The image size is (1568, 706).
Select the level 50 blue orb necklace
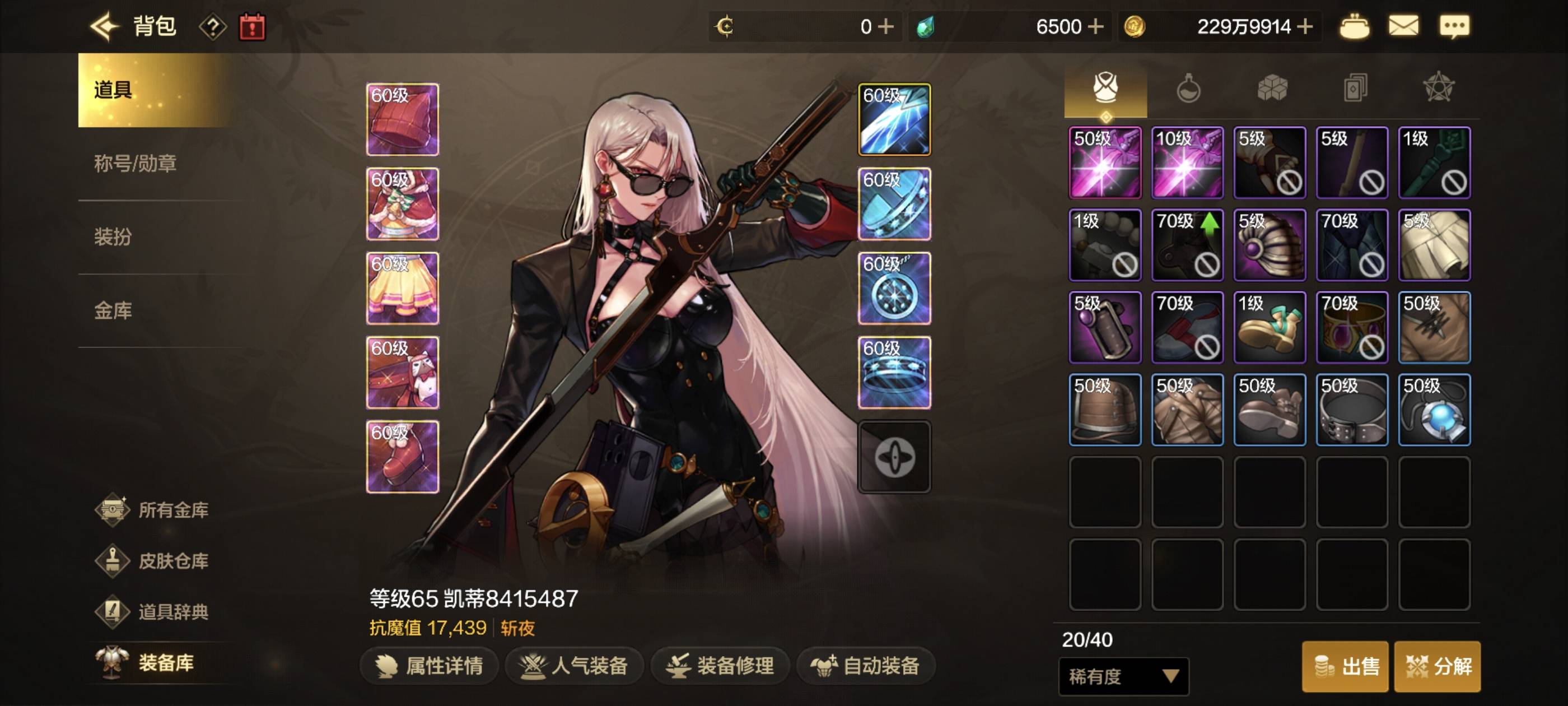pyautogui.click(x=1434, y=410)
